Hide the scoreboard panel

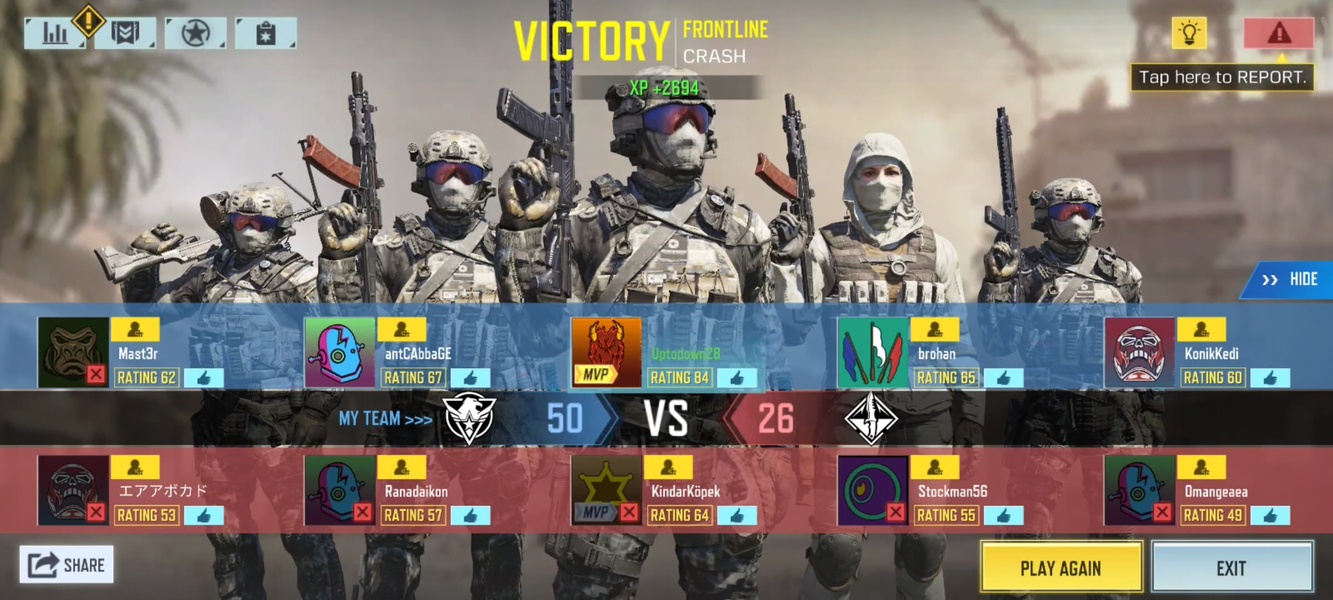(1289, 280)
